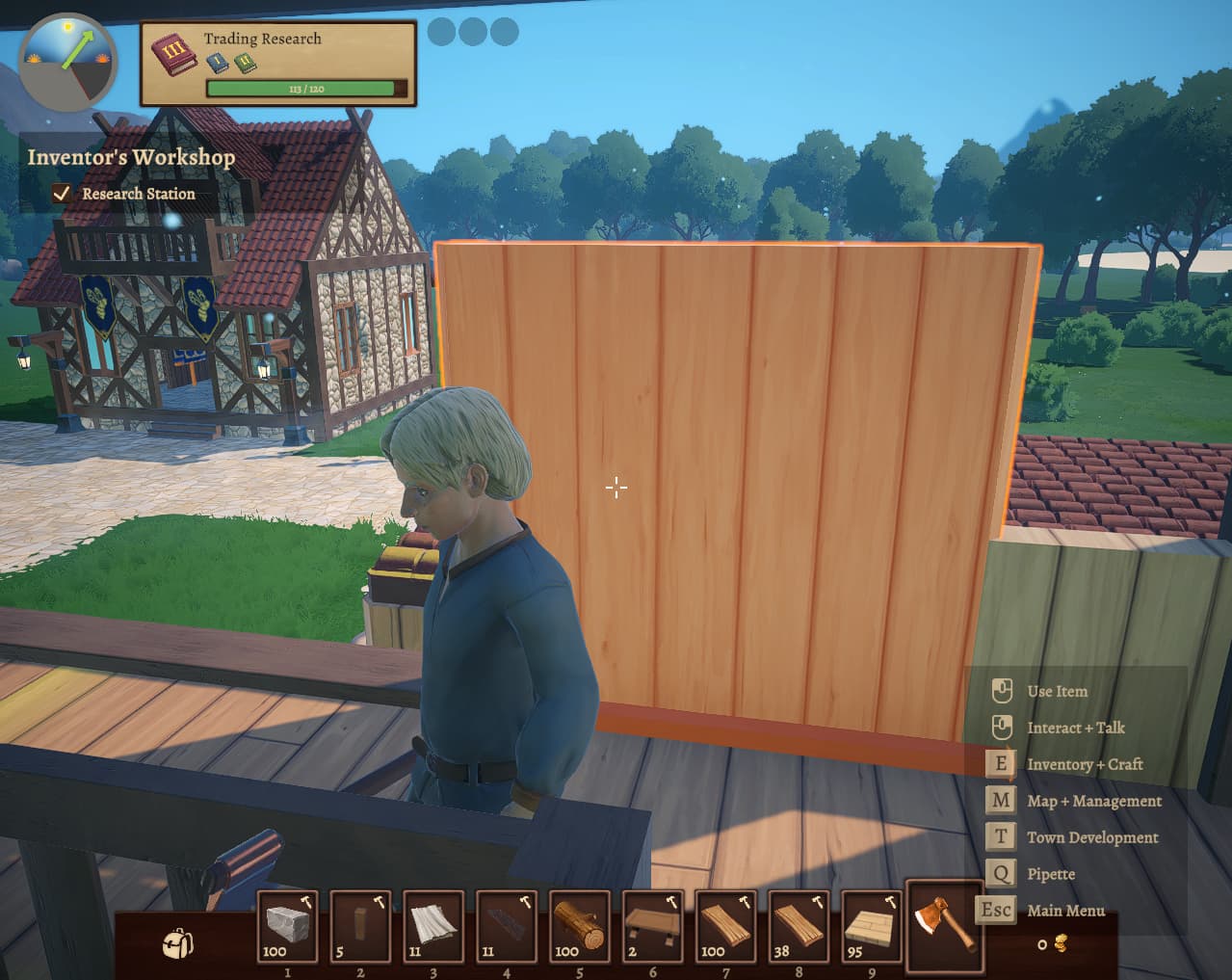
Task: Pick the wood log hotbar slot
Action: 580,926
